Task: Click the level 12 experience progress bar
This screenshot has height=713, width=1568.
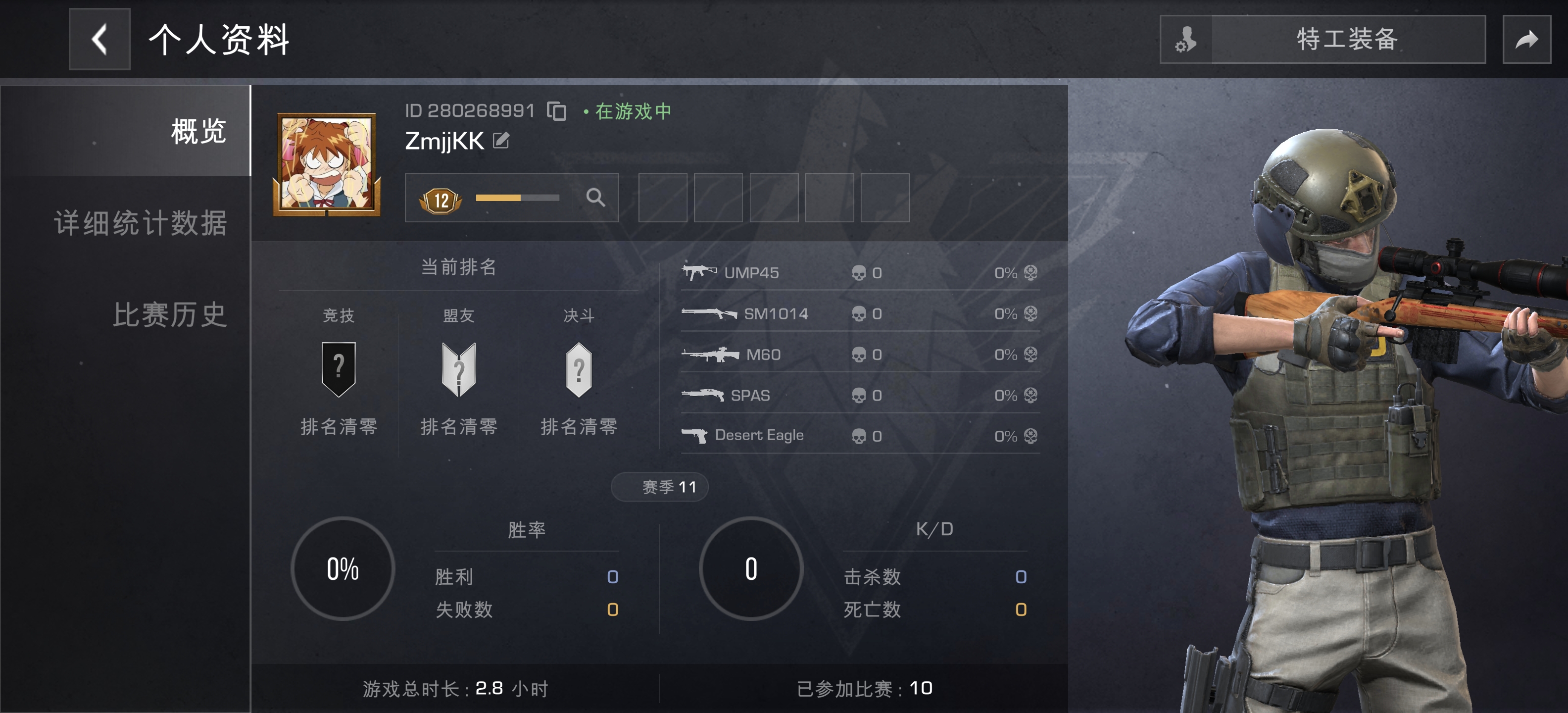Action: click(x=517, y=197)
